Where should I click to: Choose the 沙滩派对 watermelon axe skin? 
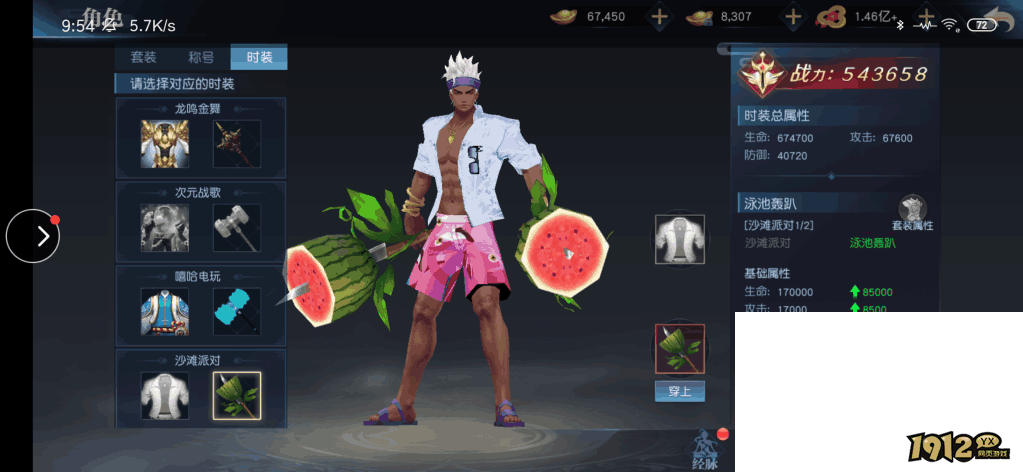click(x=237, y=396)
